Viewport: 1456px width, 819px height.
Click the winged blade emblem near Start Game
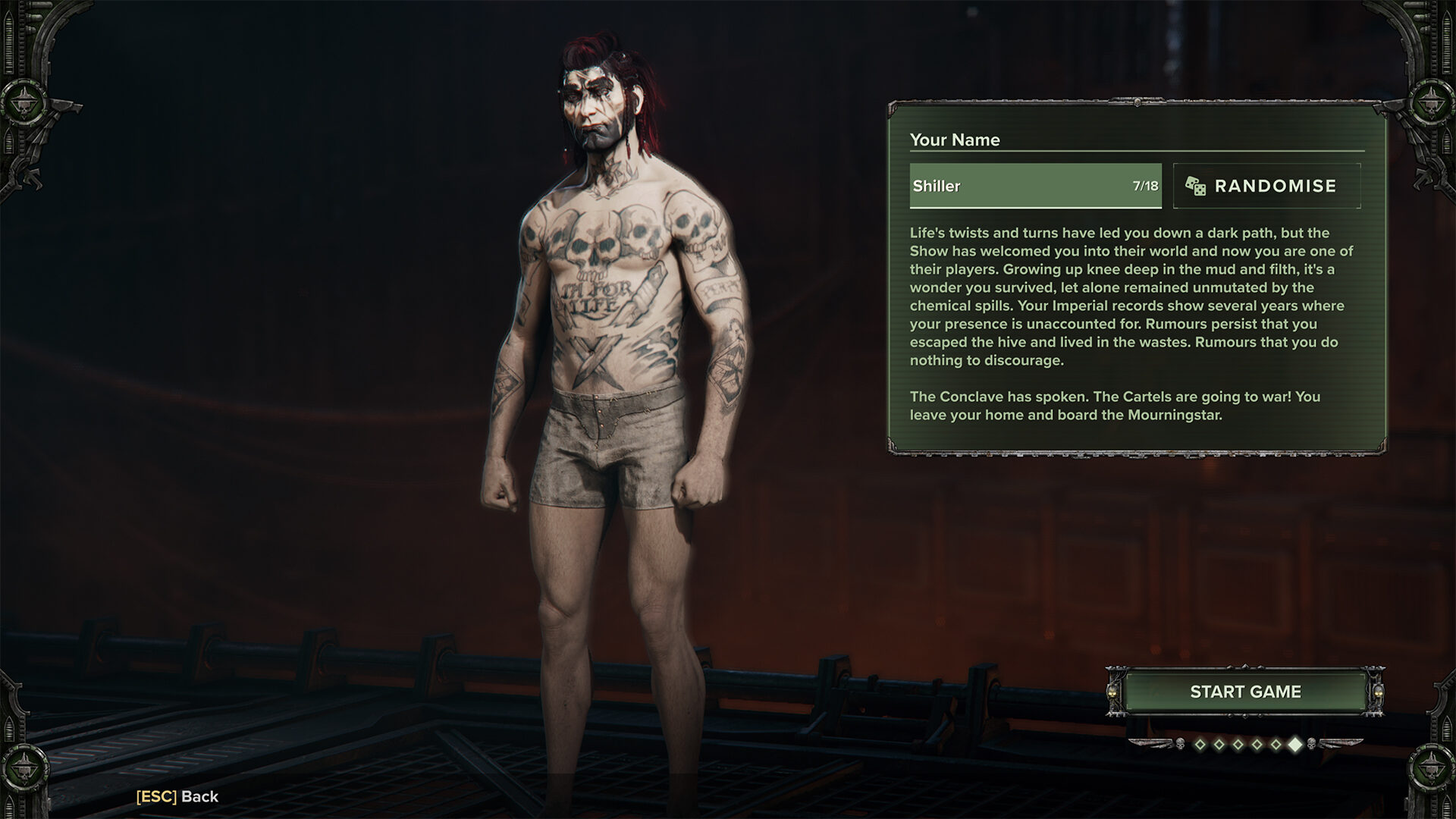coord(1150,745)
